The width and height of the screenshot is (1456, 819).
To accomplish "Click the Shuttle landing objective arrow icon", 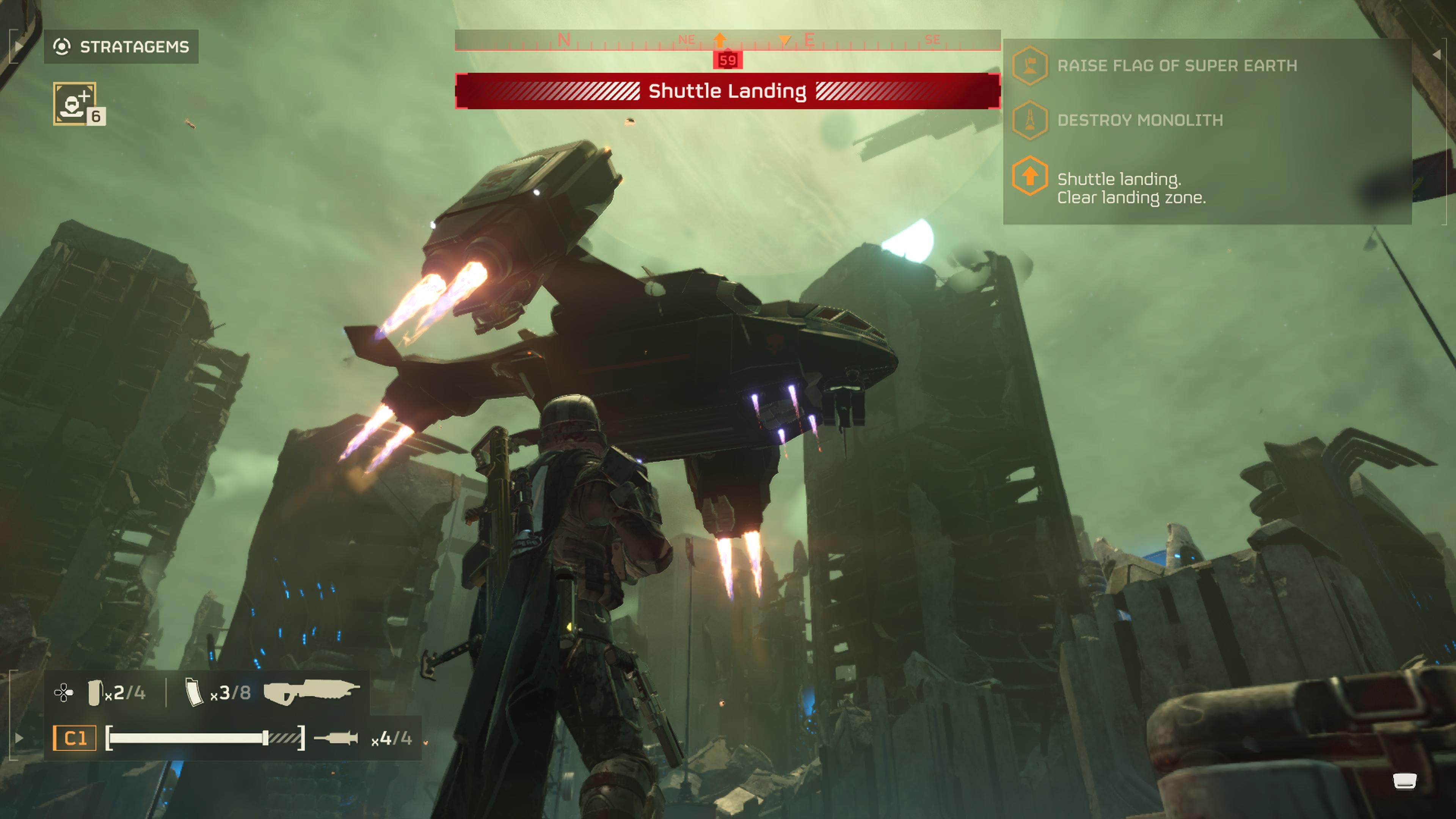I will coord(1029,176).
